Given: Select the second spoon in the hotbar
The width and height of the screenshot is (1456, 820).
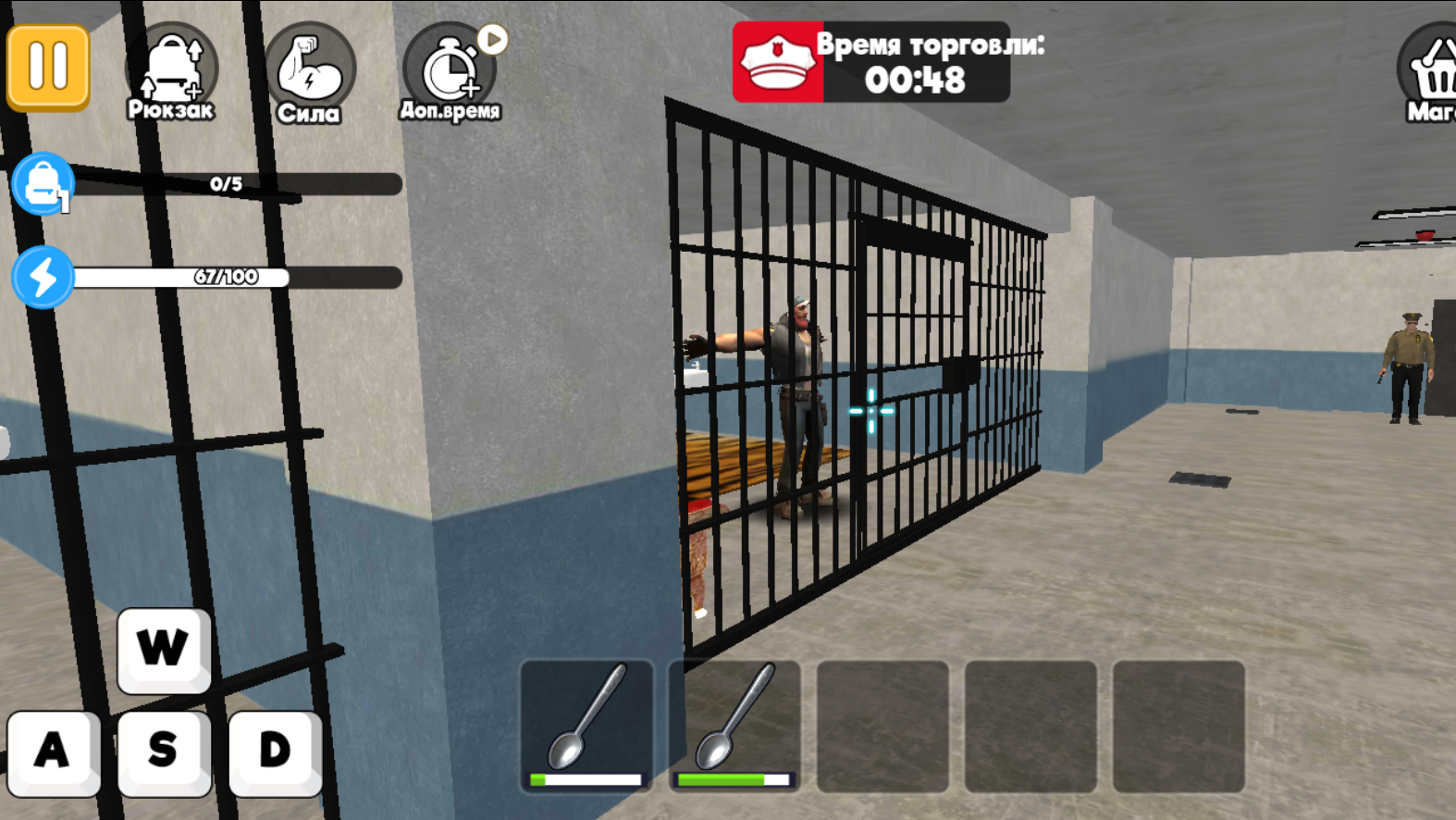Looking at the screenshot, I should (x=733, y=727).
